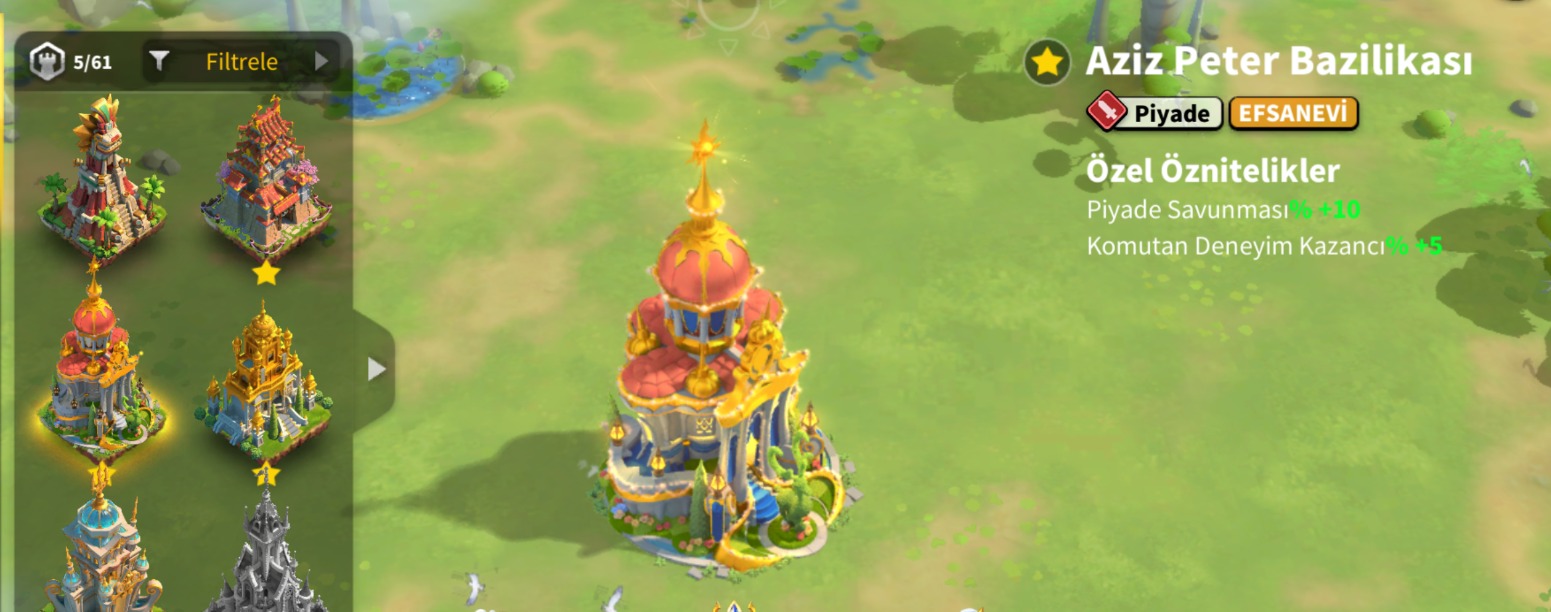Collapse the theme list side panel arrow

coord(376,369)
